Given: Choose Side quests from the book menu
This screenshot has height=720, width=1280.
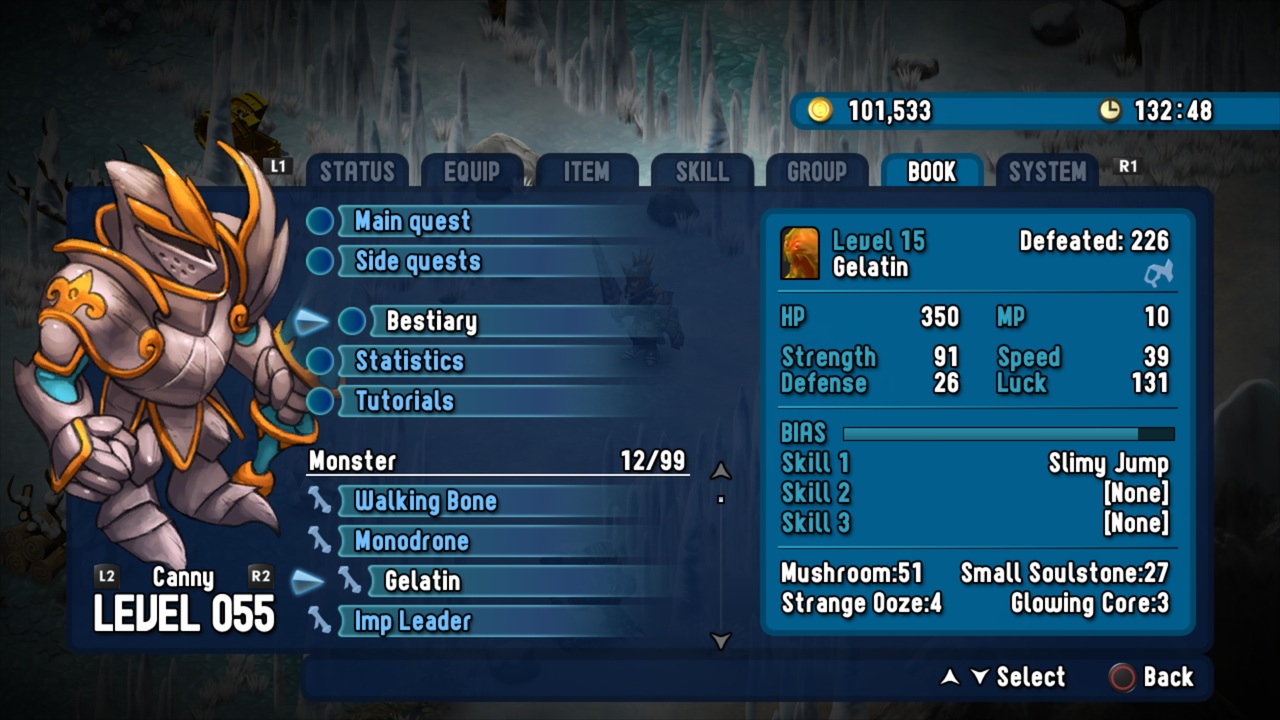Looking at the screenshot, I should (418, 261).
